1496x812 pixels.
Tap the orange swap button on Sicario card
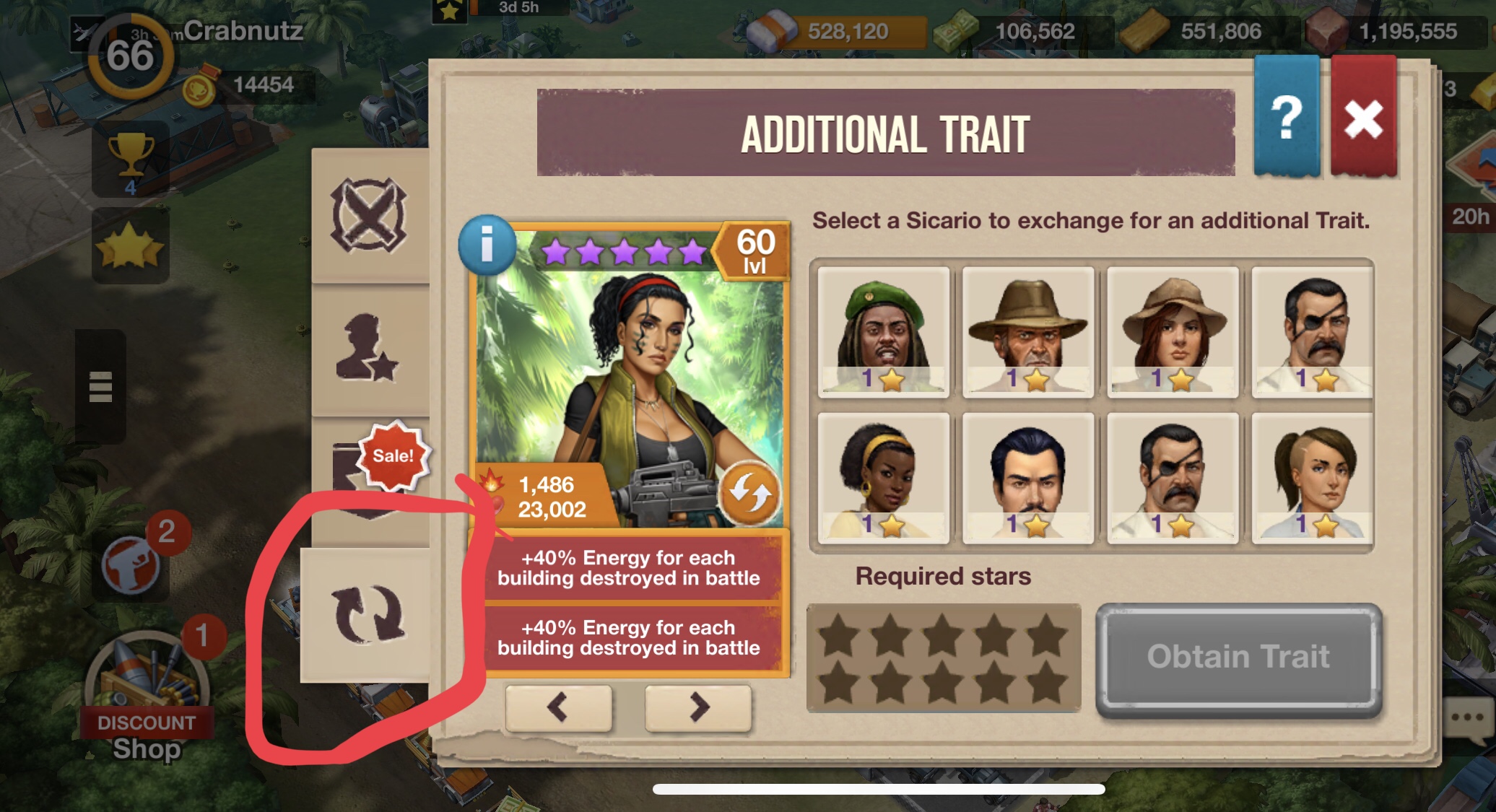point(749,492)
